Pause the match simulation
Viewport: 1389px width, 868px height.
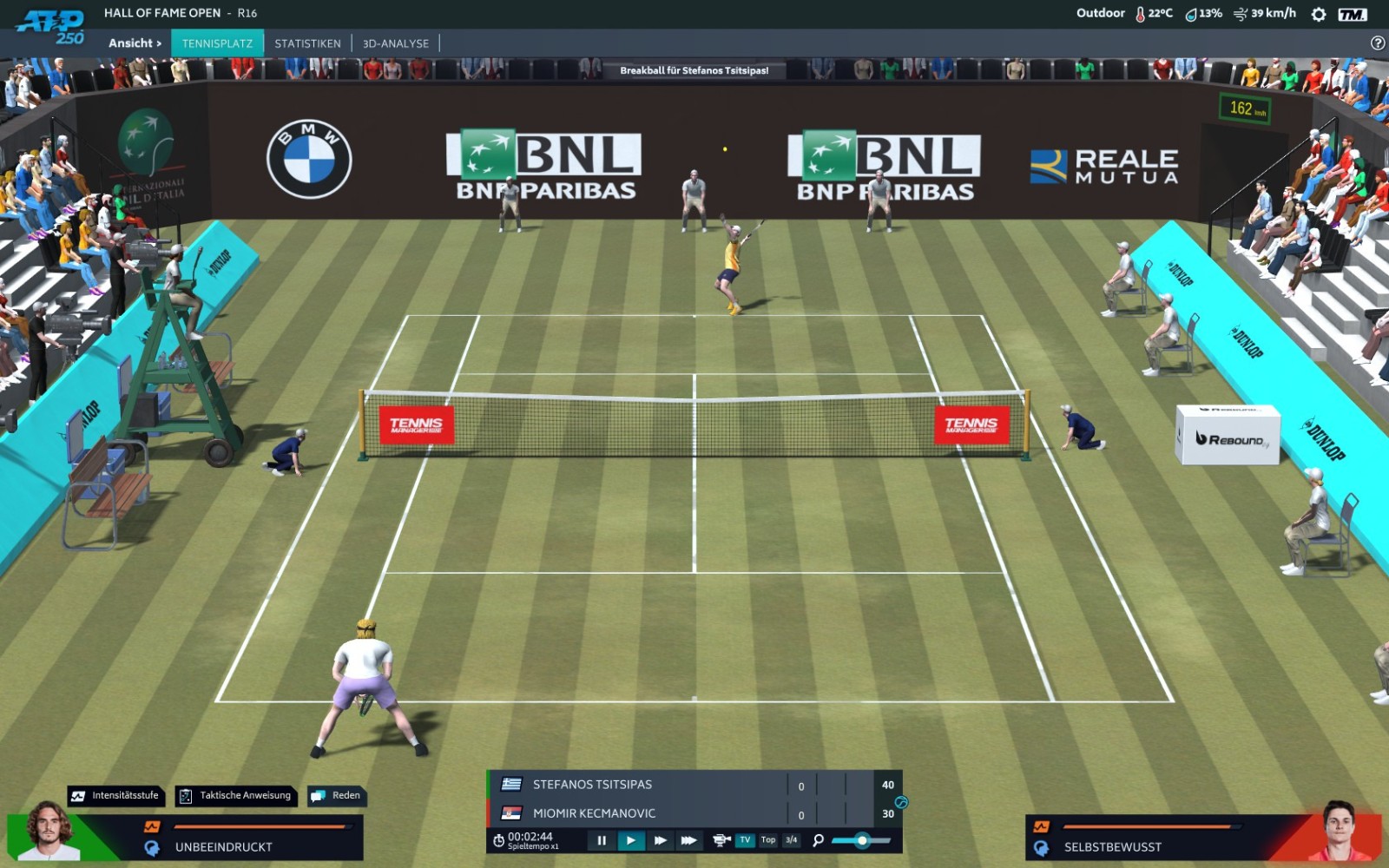pos(602,840)
